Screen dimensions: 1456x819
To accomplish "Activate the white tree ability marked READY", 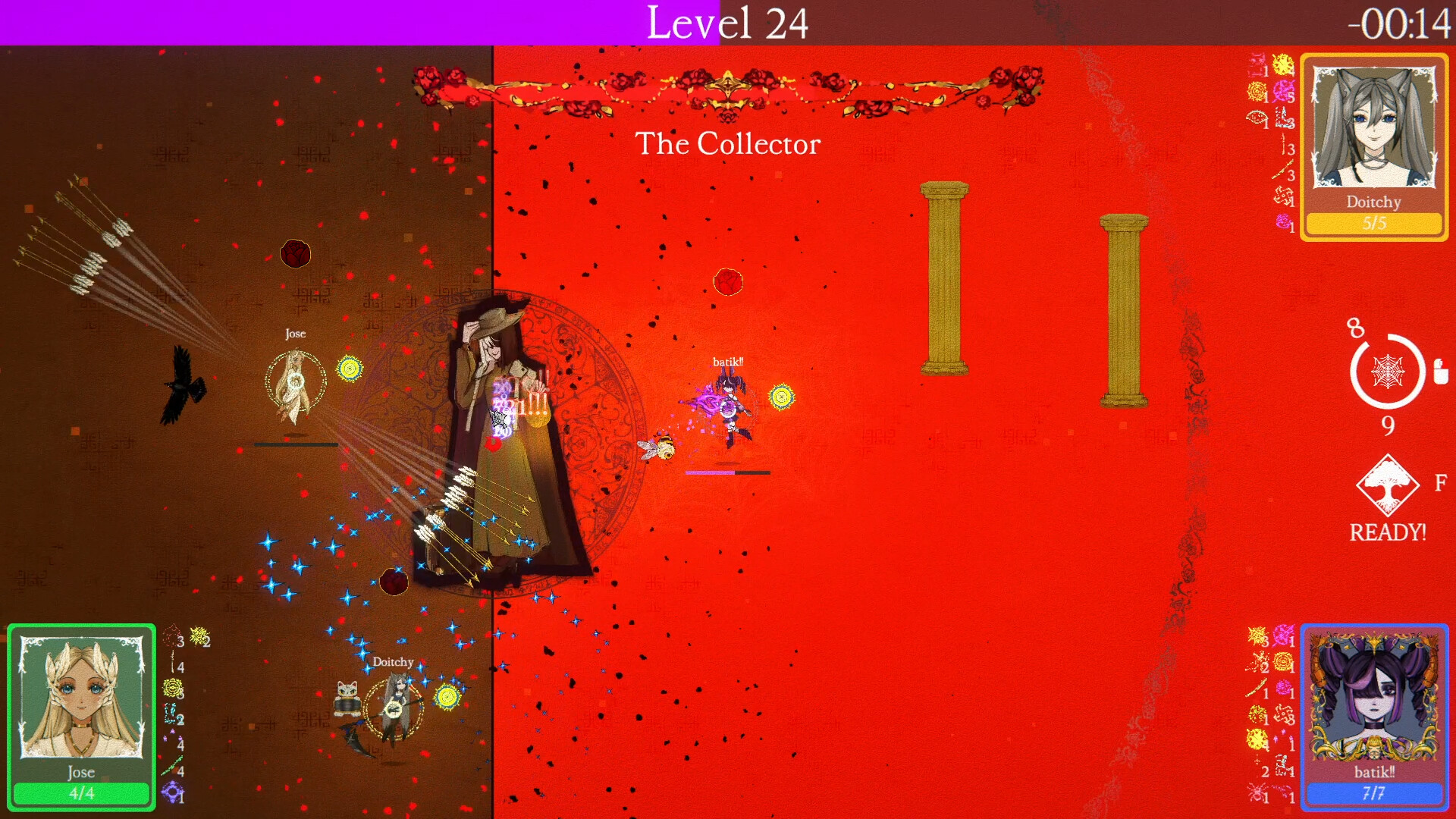I will click(1387, 486).
